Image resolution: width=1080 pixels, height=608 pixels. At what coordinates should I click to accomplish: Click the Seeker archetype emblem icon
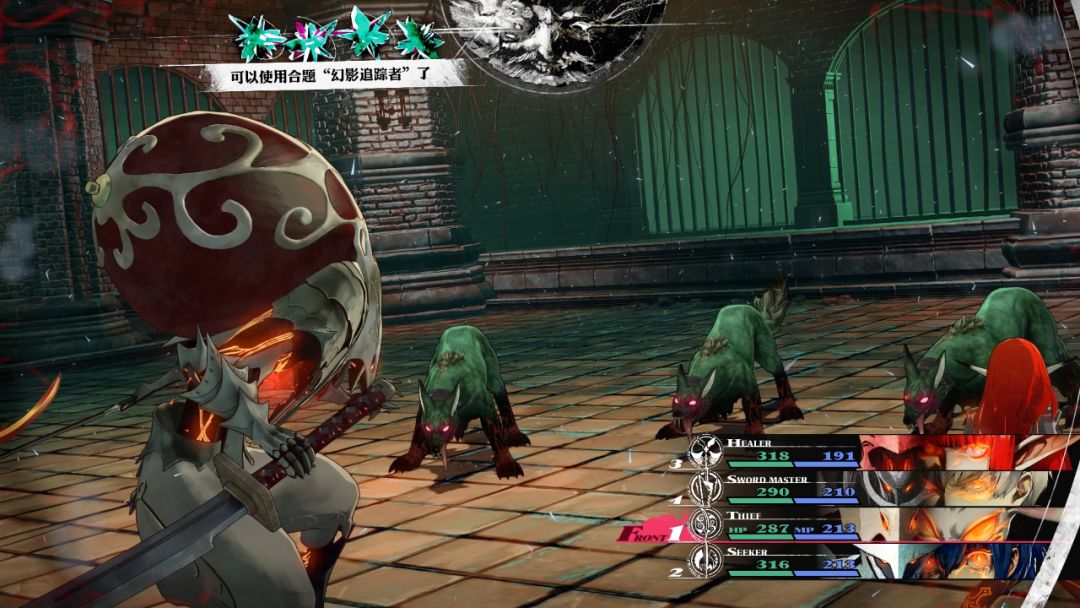click(x=708, y=560)
